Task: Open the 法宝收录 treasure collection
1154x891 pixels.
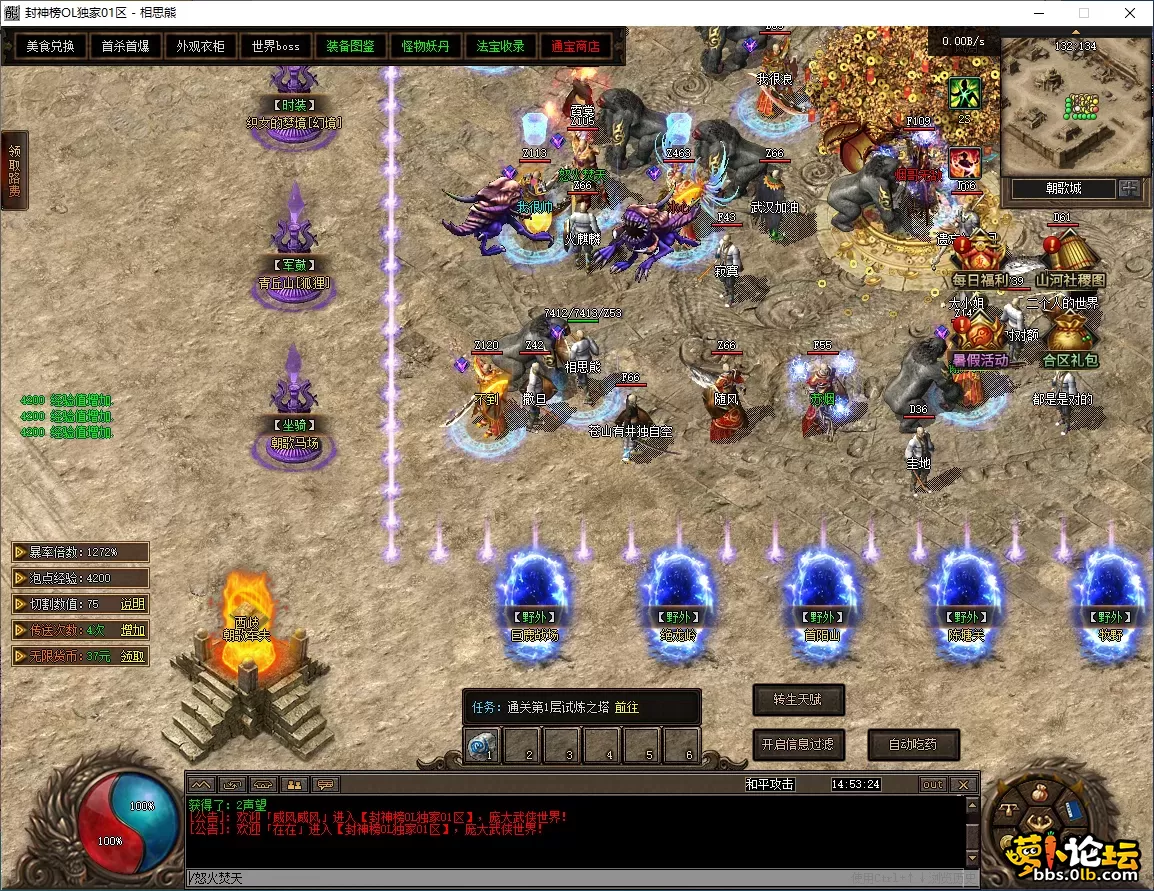Action: pyautogui.click(x=501, y=46)
